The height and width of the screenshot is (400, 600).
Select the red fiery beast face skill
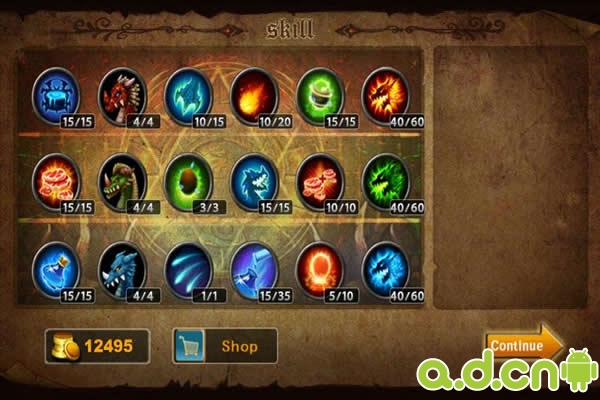click(x=385, y=93)
